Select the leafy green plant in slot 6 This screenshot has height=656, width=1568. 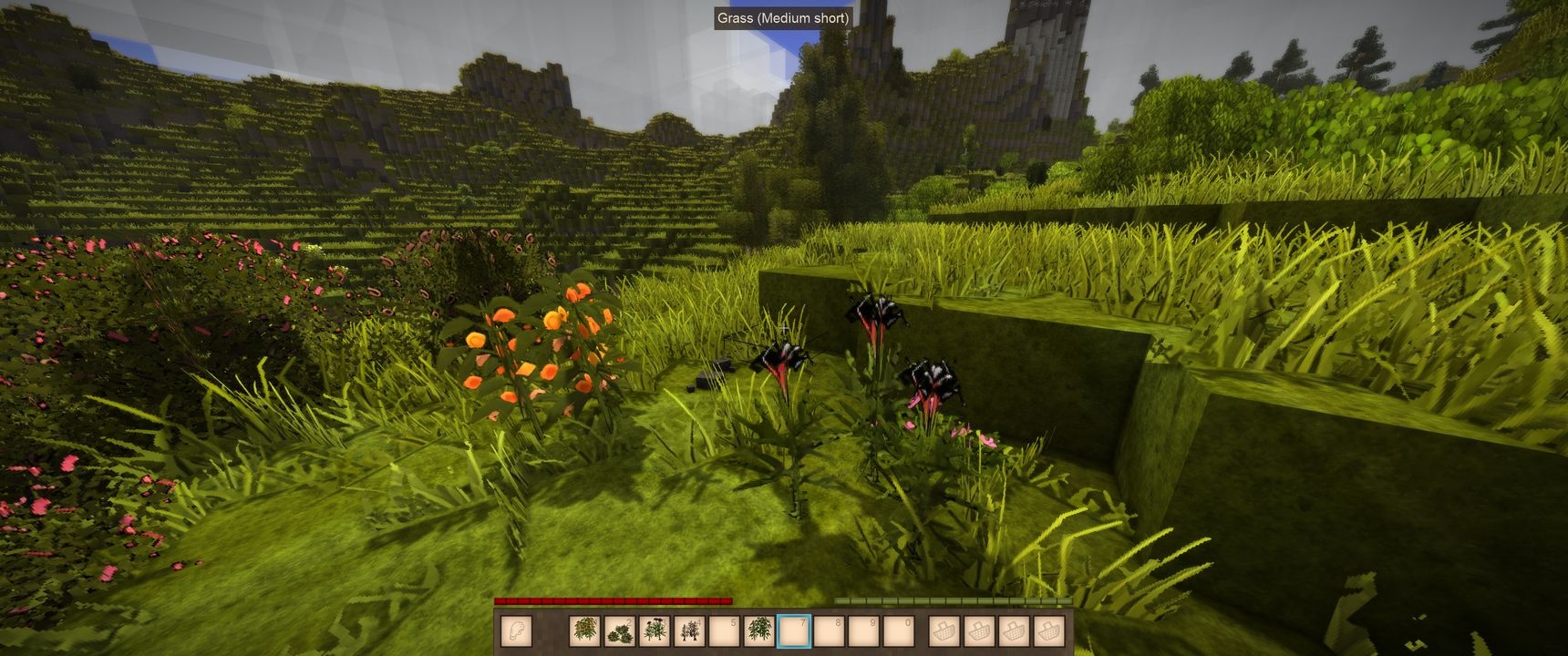point(758,630)
